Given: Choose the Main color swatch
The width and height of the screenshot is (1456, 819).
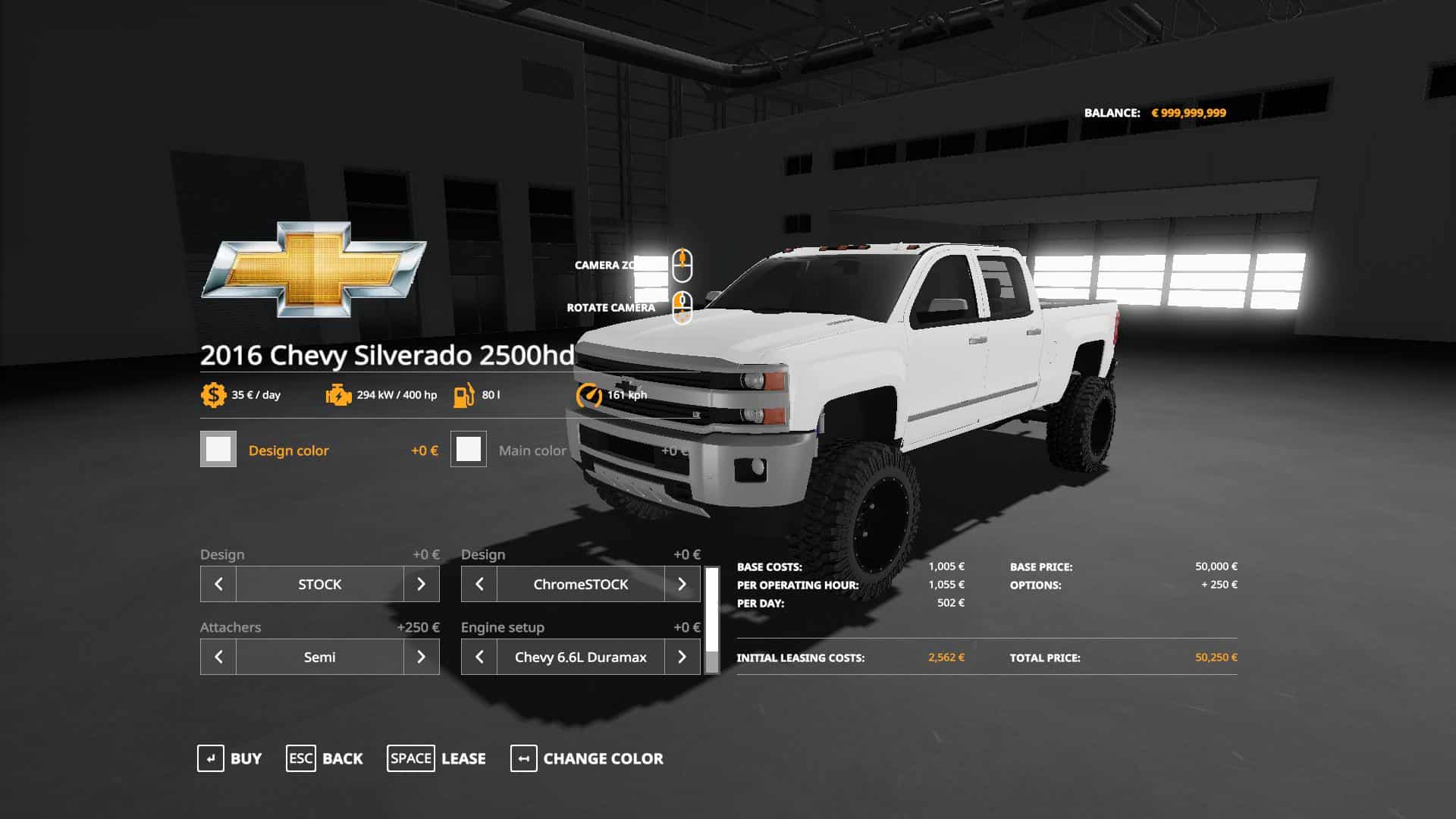Looking at the screenshot, I should [x=469, y=450].
